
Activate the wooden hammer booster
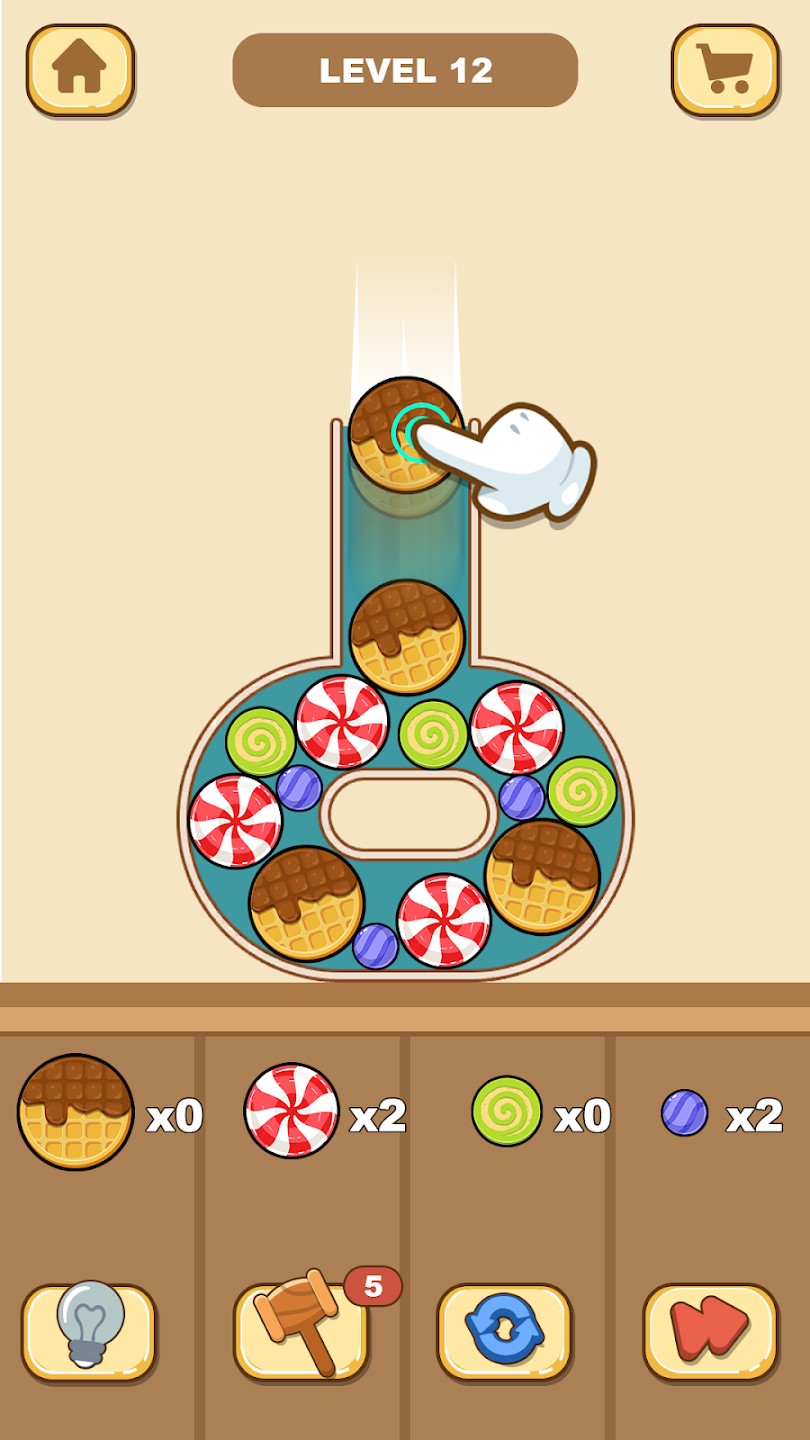301,1332
